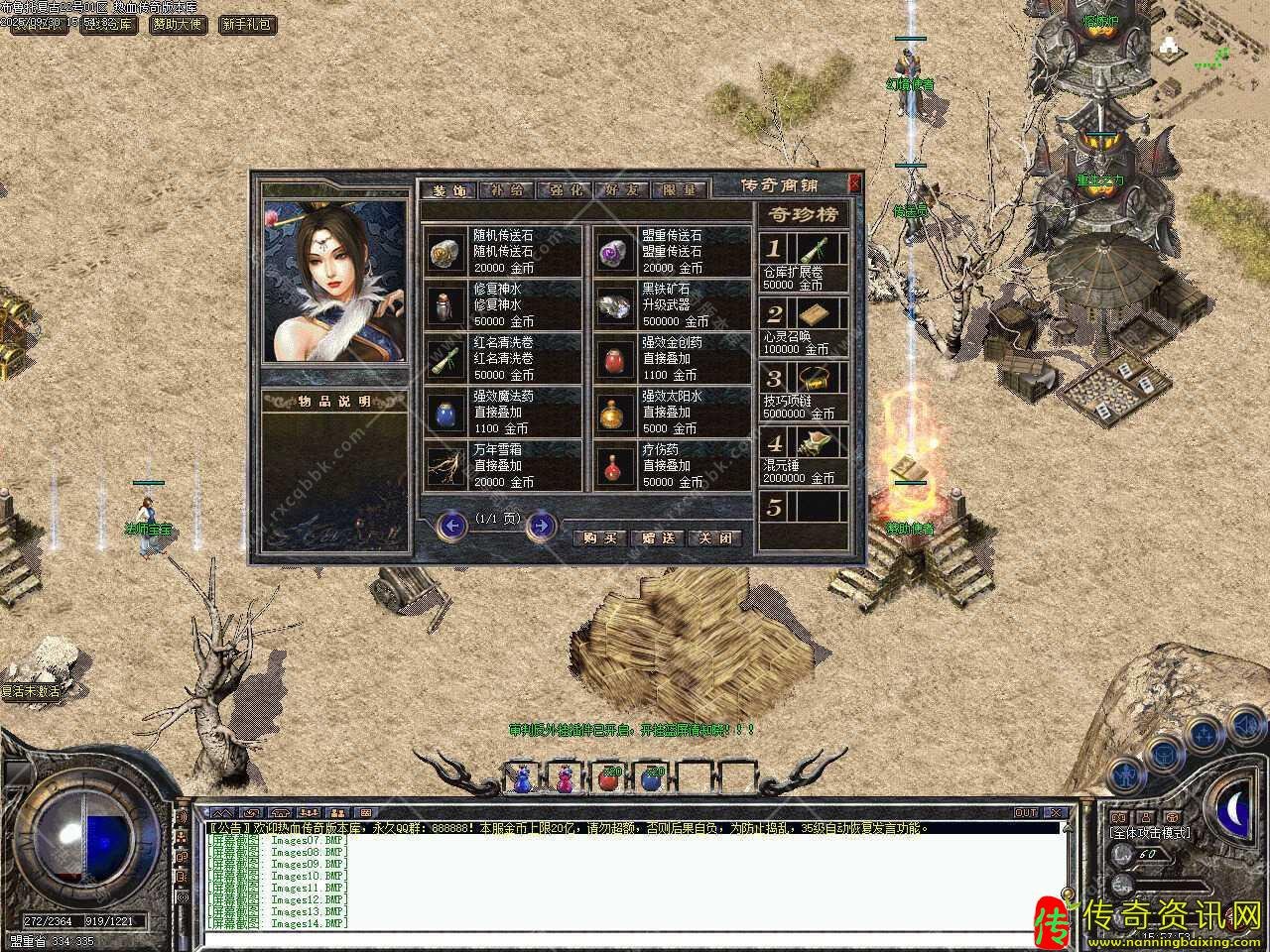Screen dimensions: 1270x952
Task: Close the shop window with the red X
Action: [x=855, y=182]
